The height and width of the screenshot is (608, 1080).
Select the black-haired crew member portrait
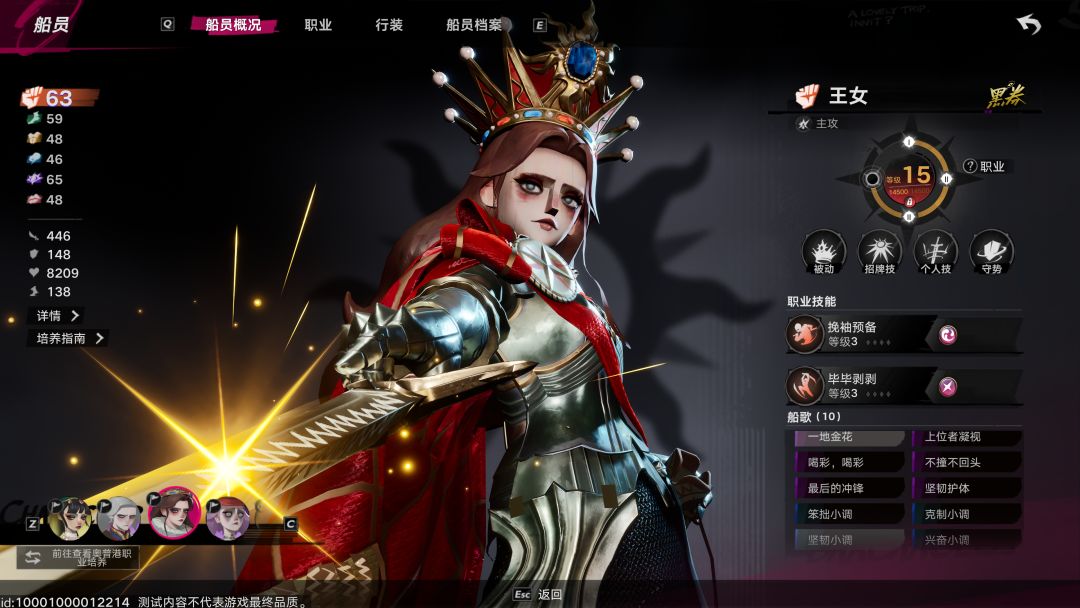71,518
